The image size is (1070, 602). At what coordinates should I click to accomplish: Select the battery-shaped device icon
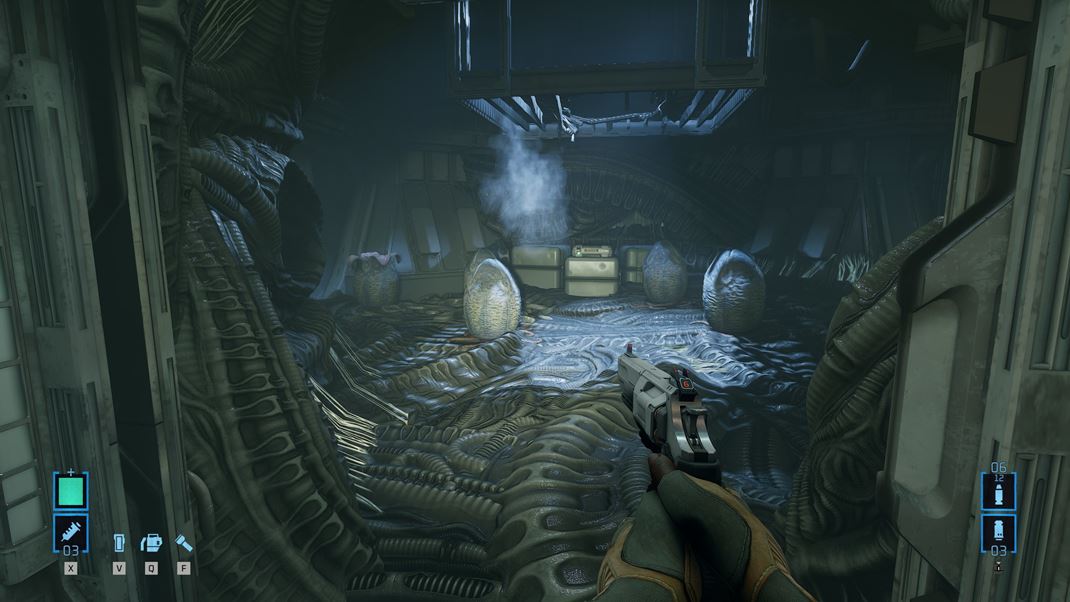coord(119,543)
